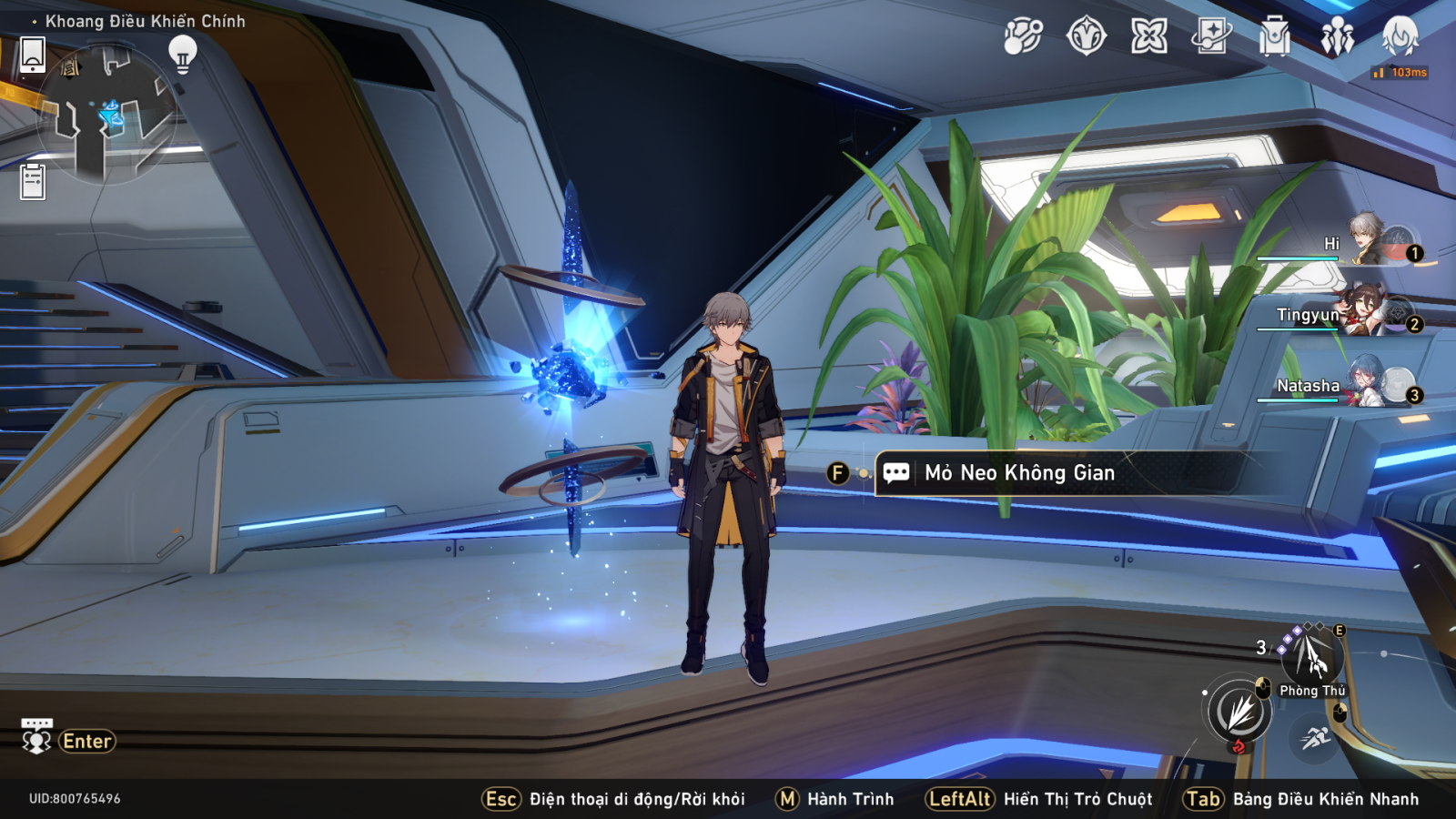Screen dimensions: 1456x819
Task: Open the clipboard mission list icon
Action: (x=33, y=181)
